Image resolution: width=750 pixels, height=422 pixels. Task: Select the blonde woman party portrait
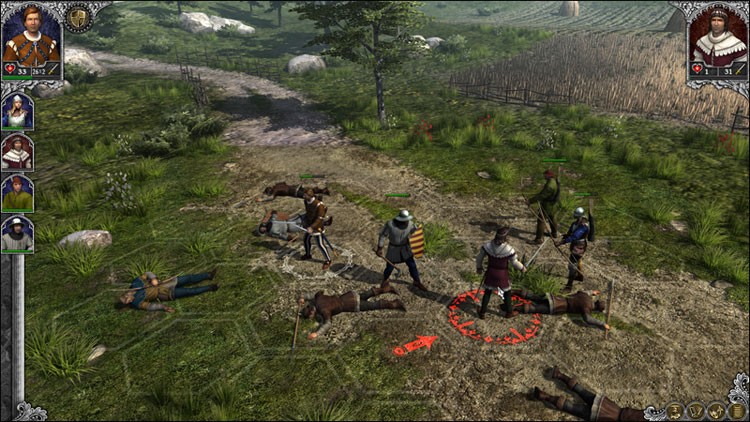point(17,111)
